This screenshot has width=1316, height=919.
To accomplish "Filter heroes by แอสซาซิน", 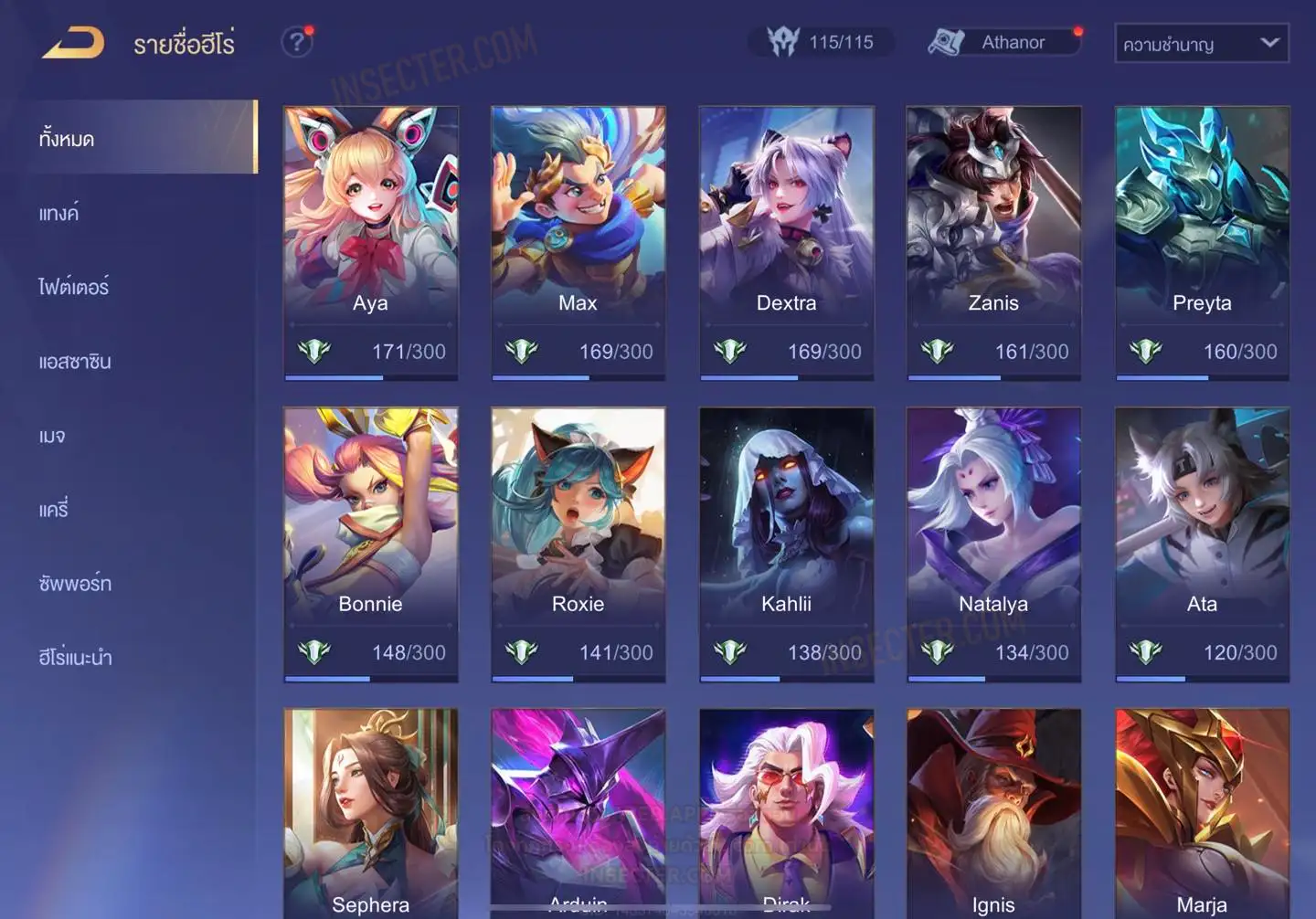I will point(75,362).
